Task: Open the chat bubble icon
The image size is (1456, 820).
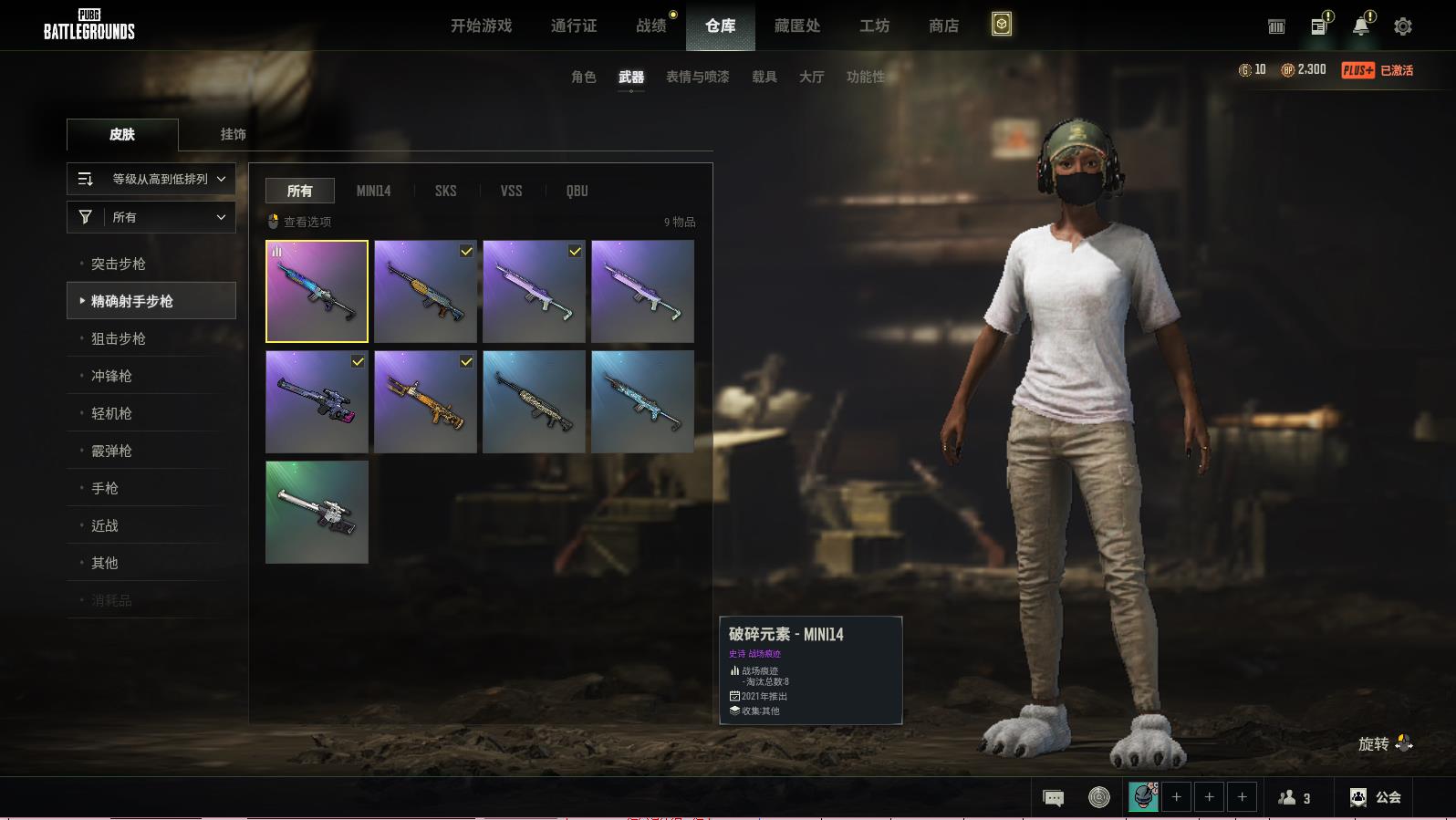Action: [1053, 798]
